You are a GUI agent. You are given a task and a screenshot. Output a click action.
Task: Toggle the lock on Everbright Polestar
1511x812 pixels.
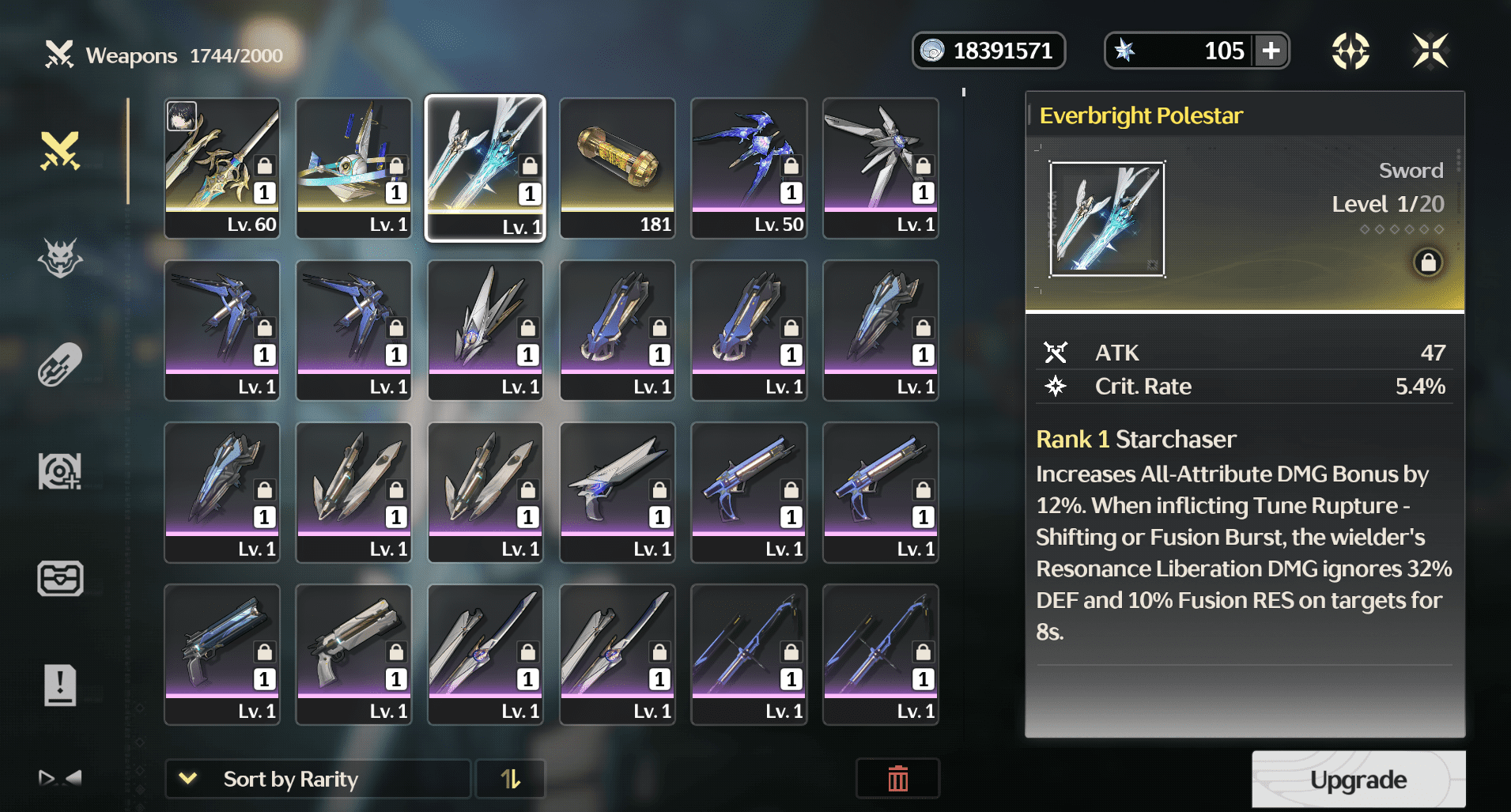(1428, 262)
